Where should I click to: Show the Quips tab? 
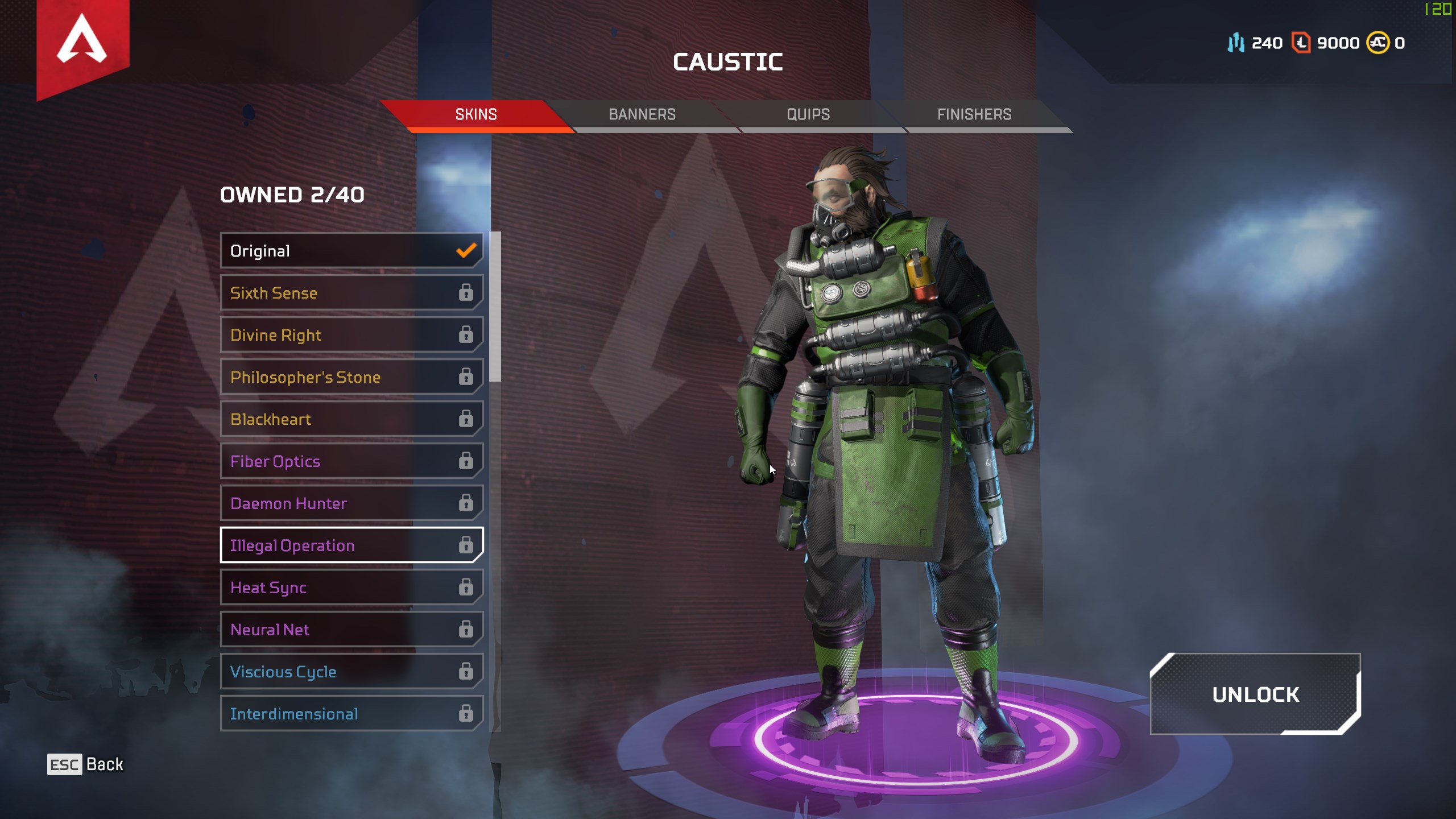[x=808, y=114]
